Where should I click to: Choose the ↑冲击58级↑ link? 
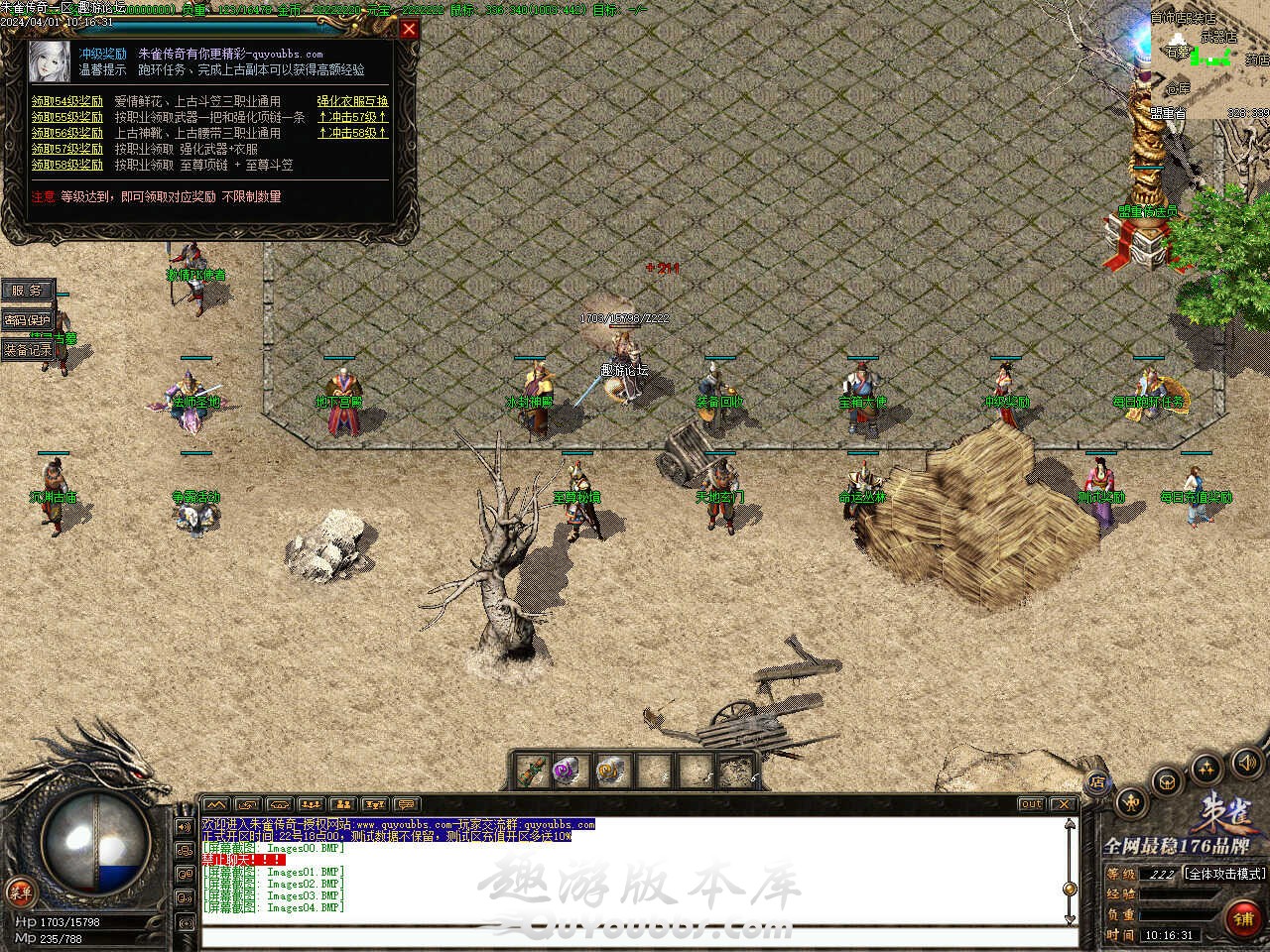coord(352,133)
